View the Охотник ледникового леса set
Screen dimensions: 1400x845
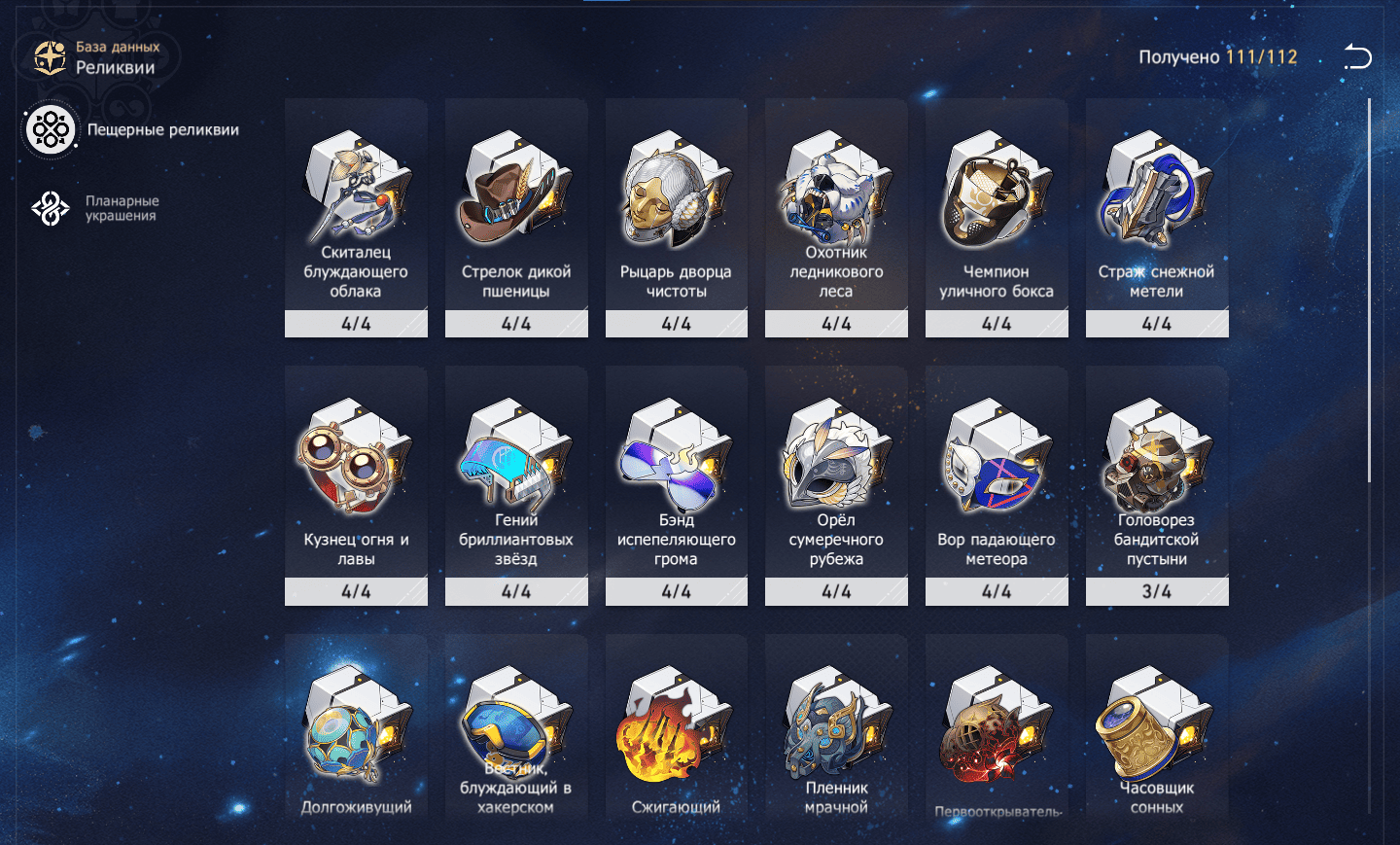[836, 218]
